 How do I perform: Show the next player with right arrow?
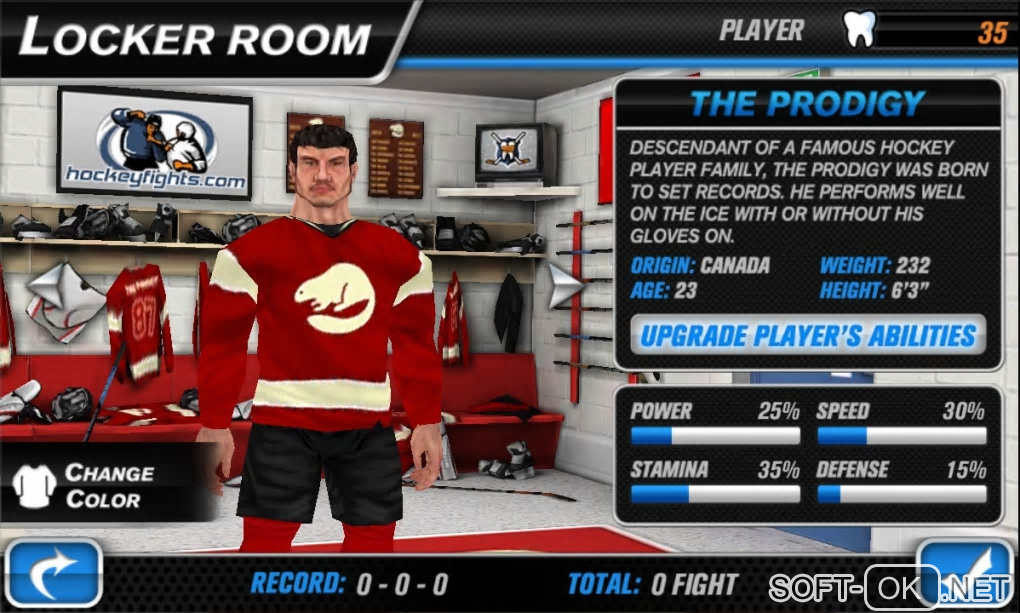point(565,286)
